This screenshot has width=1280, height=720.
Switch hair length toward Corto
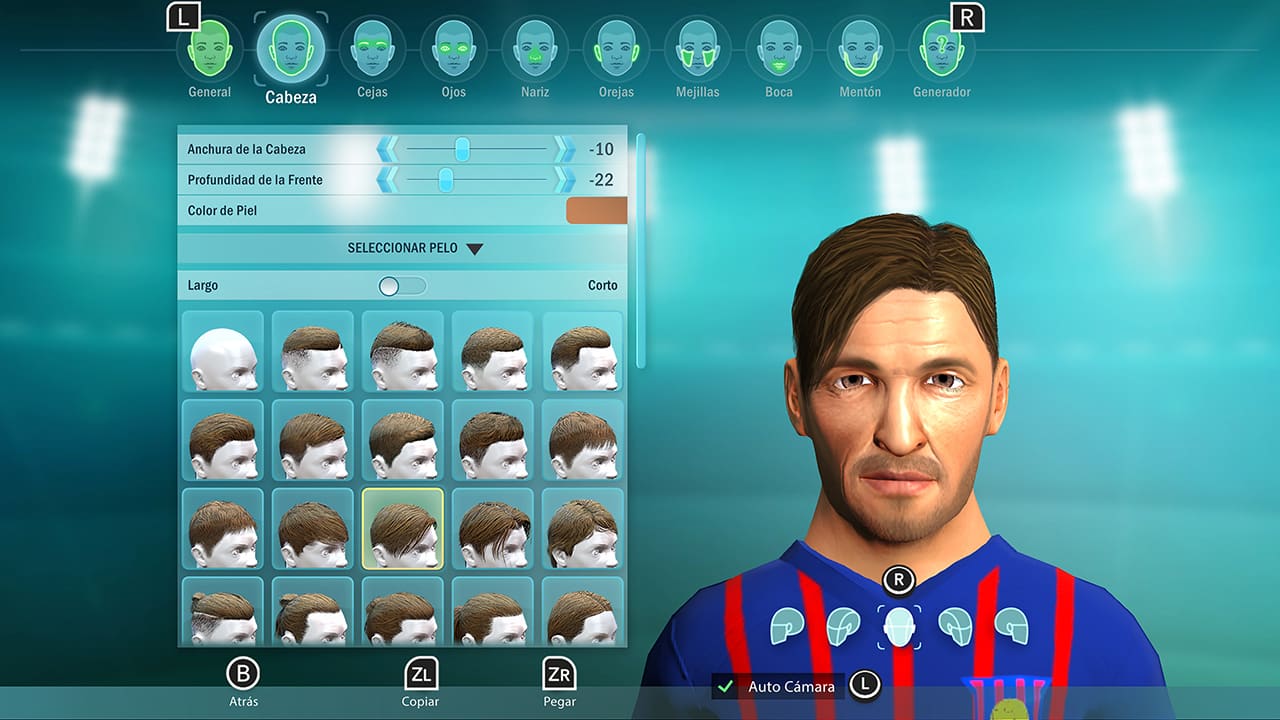pos(420,285)
